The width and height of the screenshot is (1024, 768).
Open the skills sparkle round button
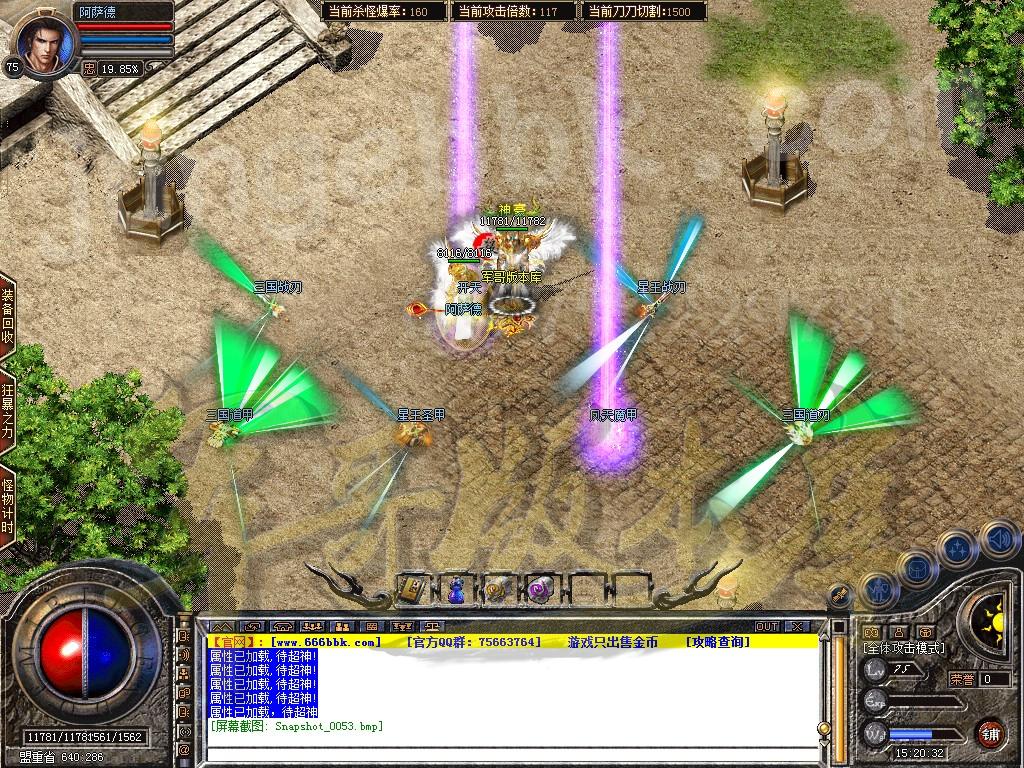pos(957,548)
